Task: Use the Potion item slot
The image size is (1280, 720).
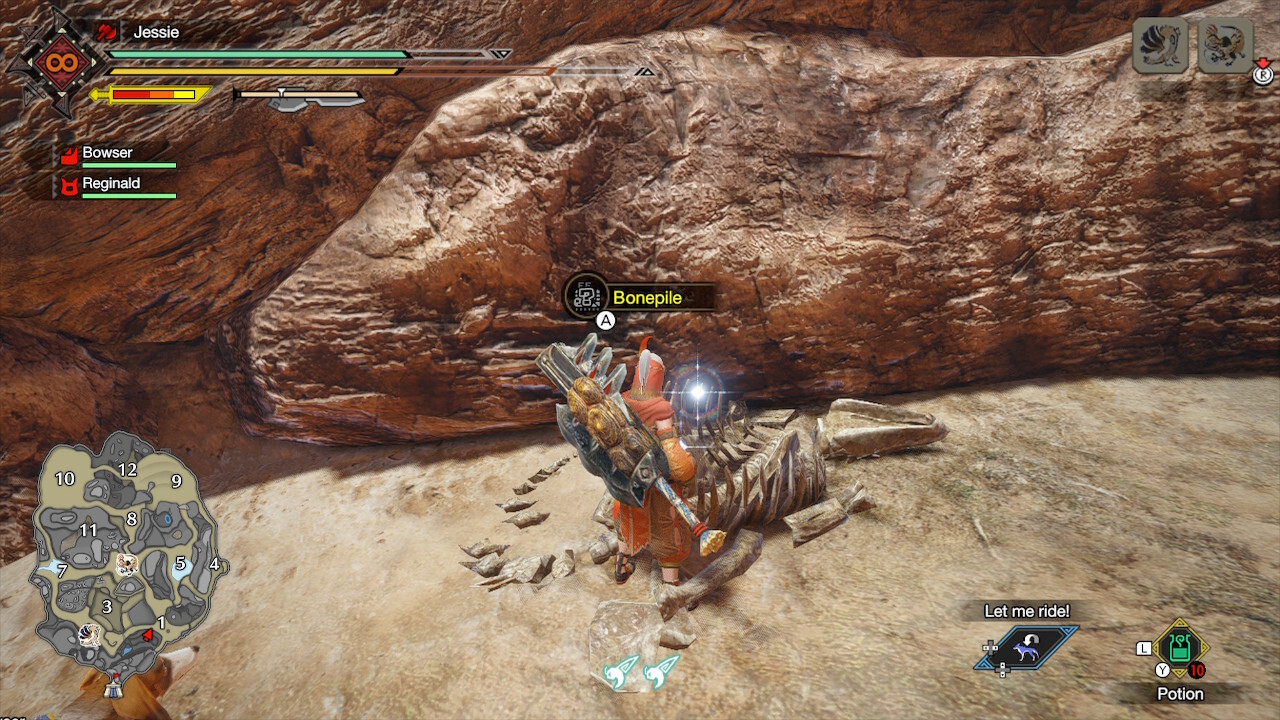Action: (1180, 648)
